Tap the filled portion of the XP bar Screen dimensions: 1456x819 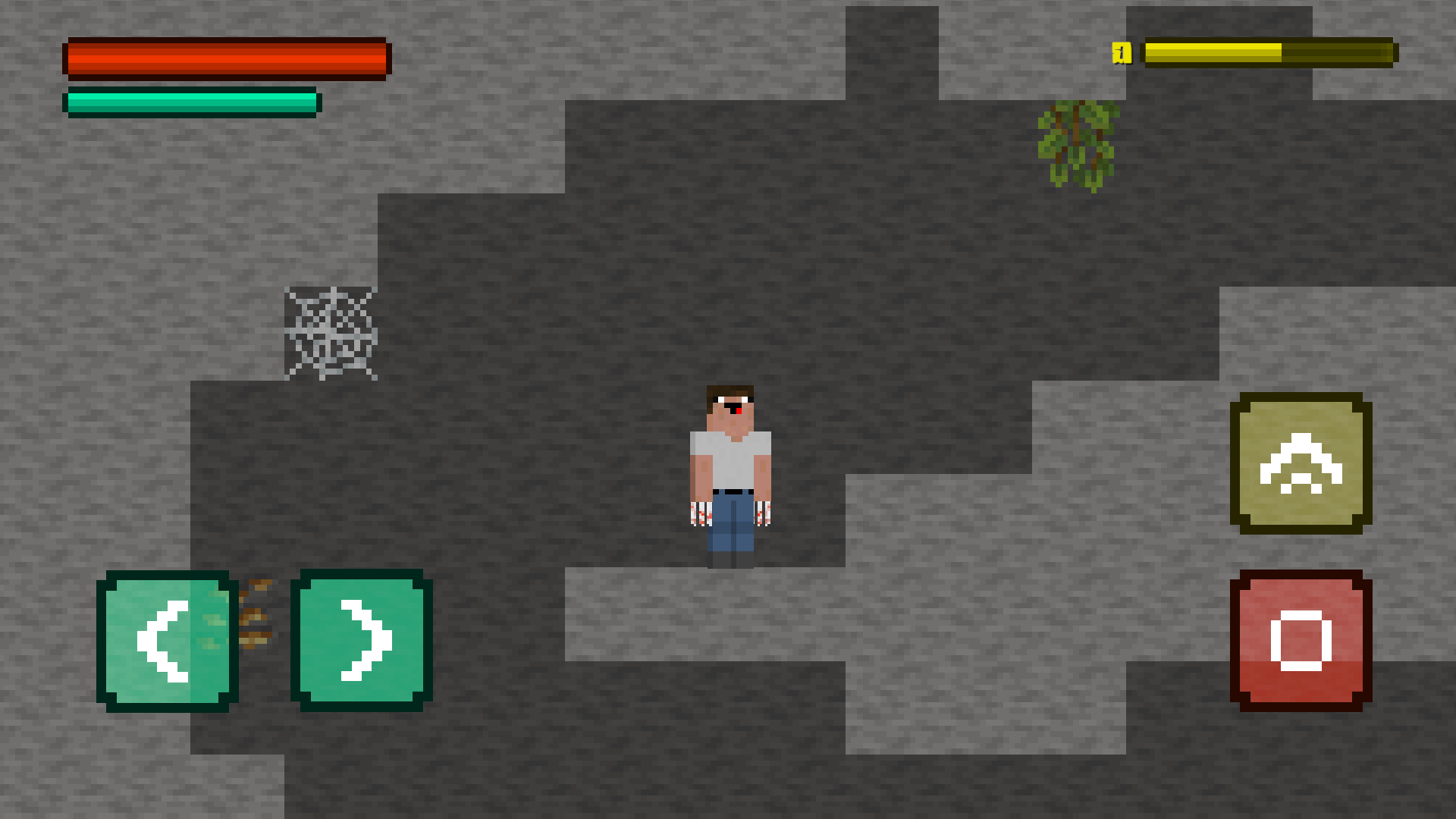pyautogui.click(x=1213, y=52)
